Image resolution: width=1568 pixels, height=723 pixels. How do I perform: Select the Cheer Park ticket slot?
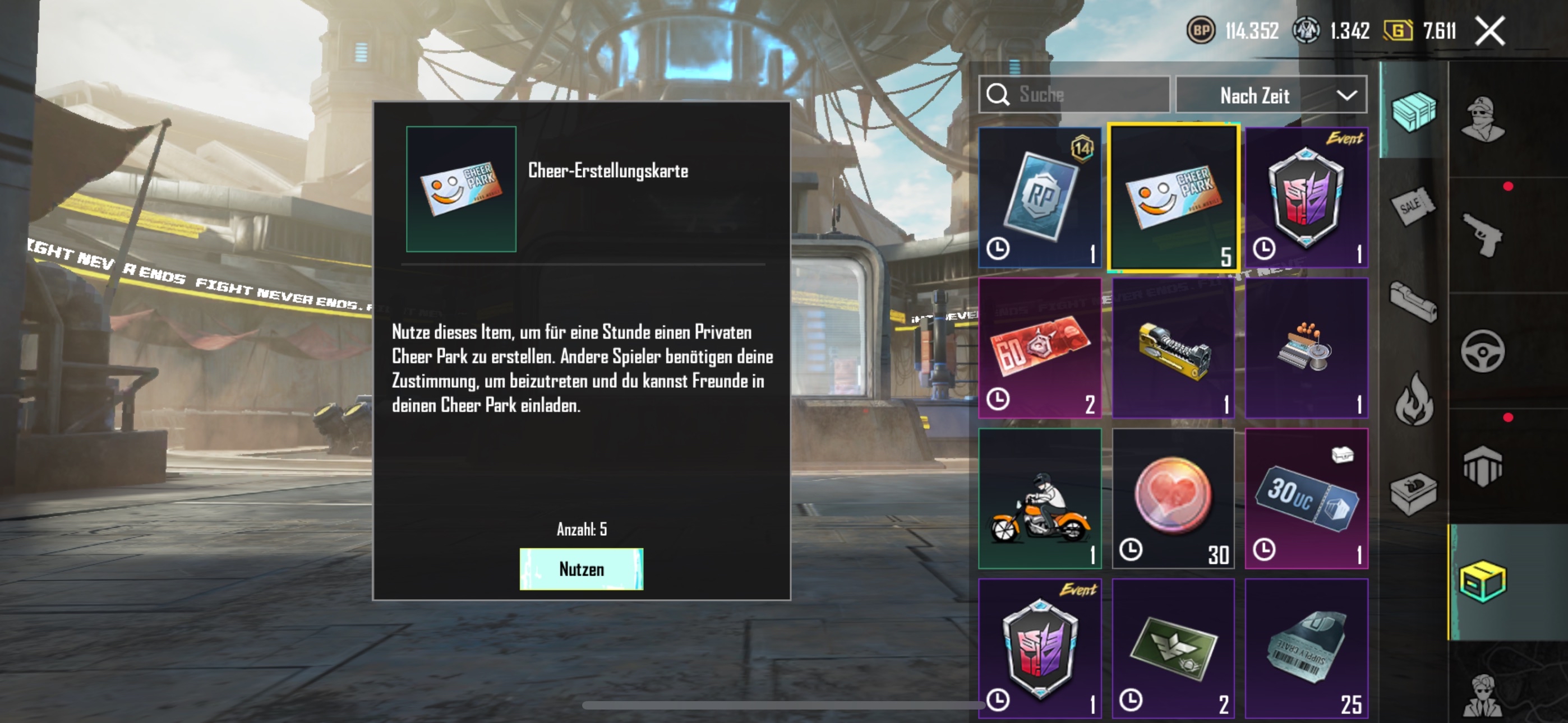coord(1173,197)
